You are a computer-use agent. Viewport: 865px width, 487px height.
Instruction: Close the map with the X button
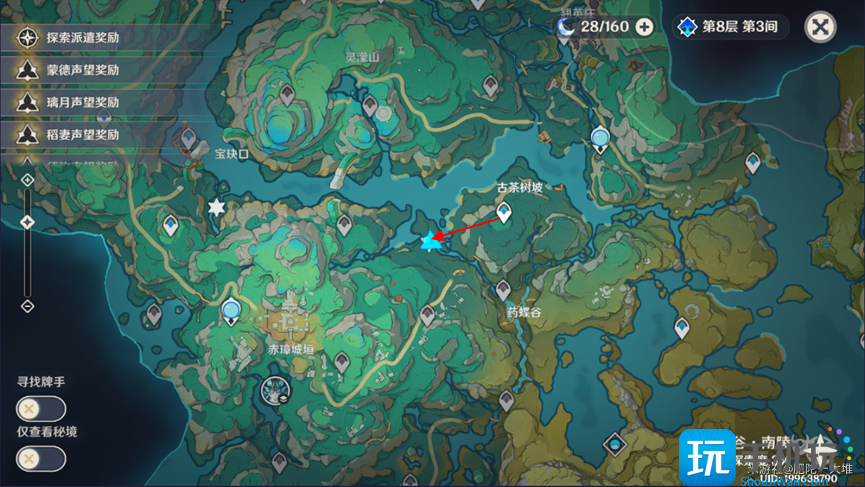820,27
